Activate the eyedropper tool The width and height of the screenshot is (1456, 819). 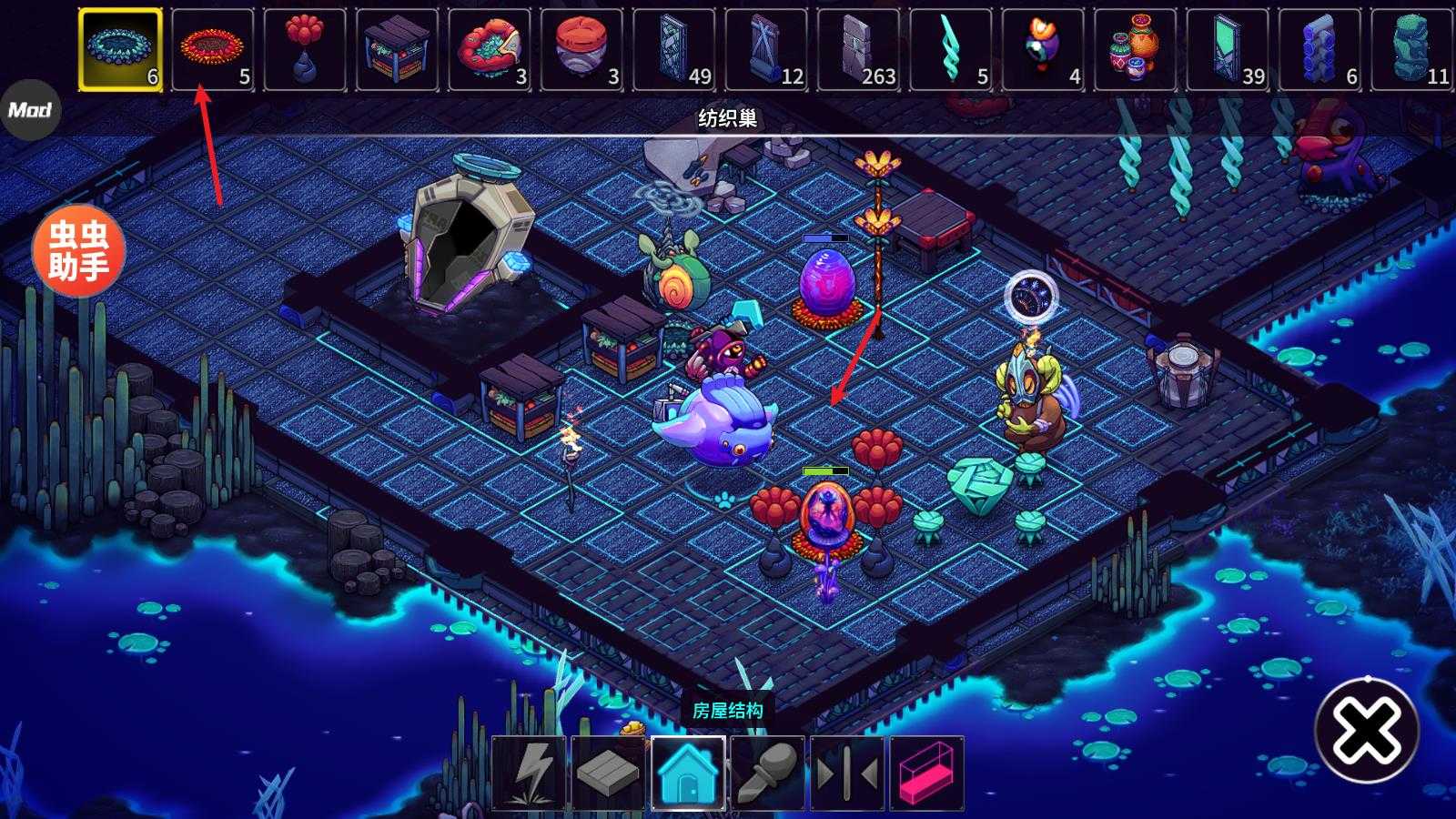point(767,773)
